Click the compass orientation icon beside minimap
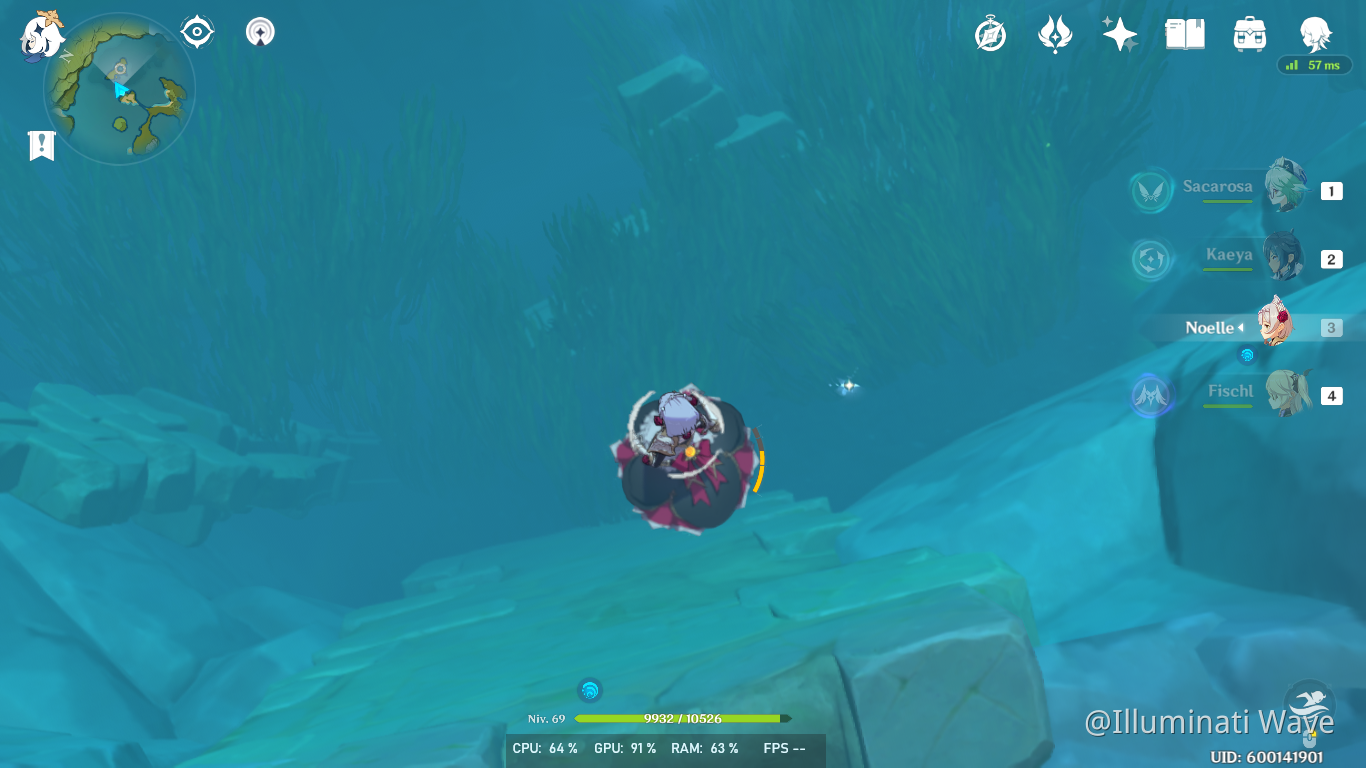 click(x=196, y=31)
